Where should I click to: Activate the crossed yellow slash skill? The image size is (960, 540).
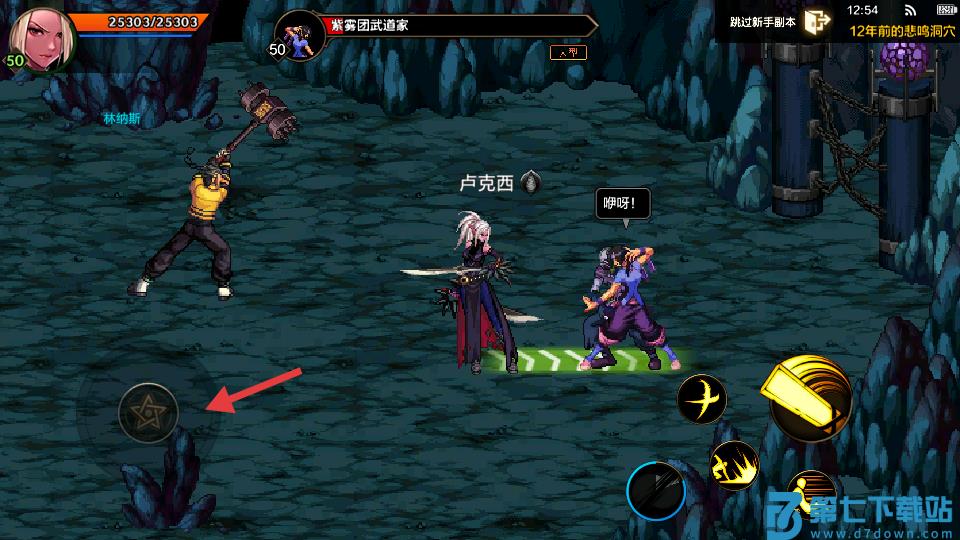tap(702, 400)
